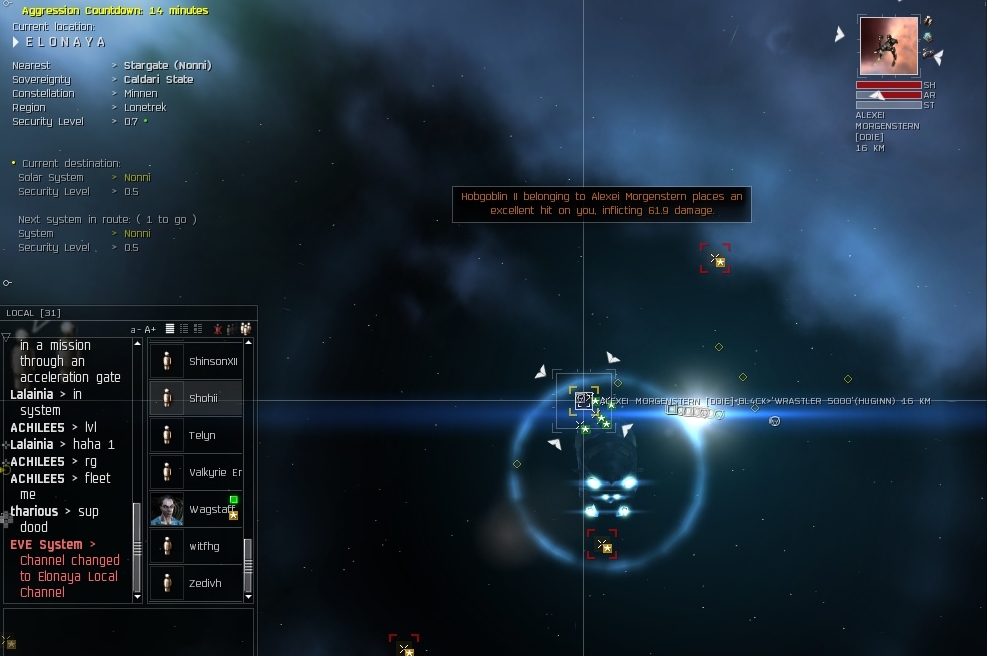Toggle the red-figure member list filter icon
Viewport: 987px width, 656px height.
coord(216,329)
